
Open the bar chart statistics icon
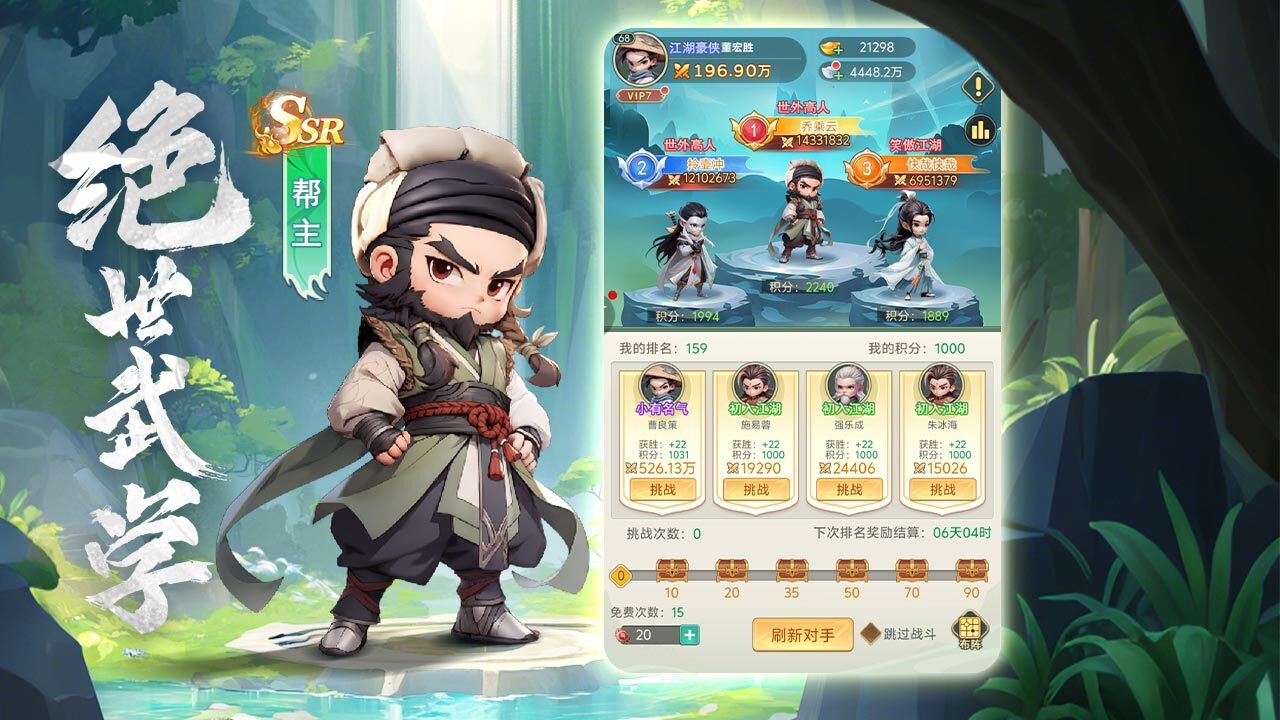978,130
